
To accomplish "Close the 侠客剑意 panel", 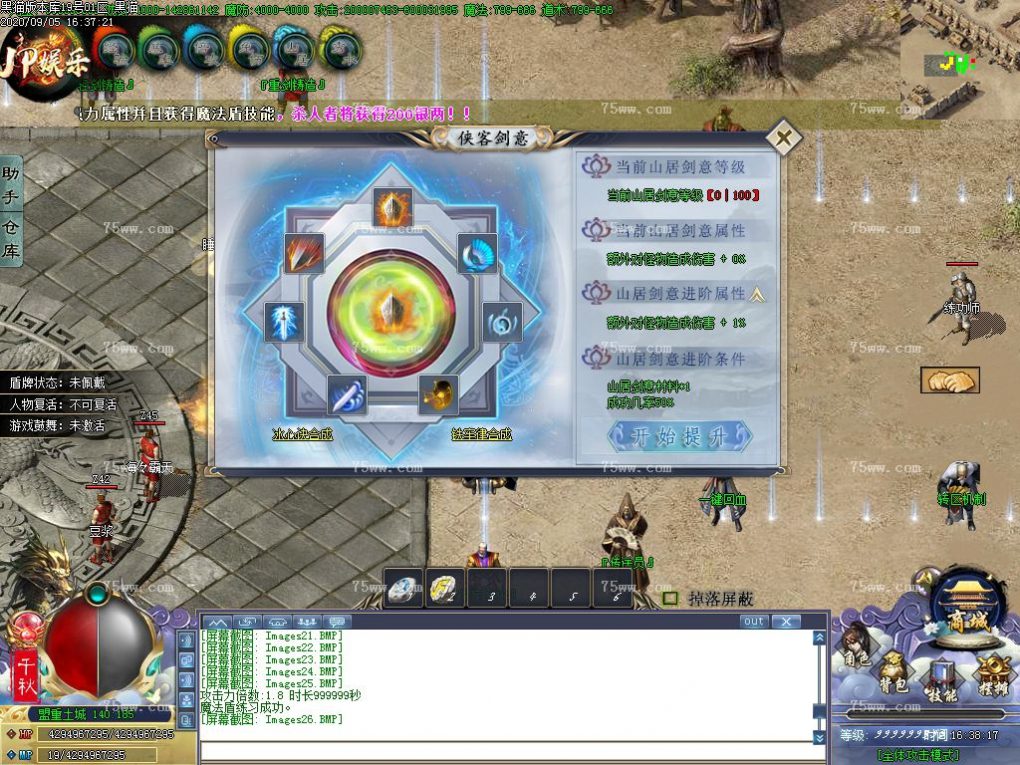I will point(784,138).
